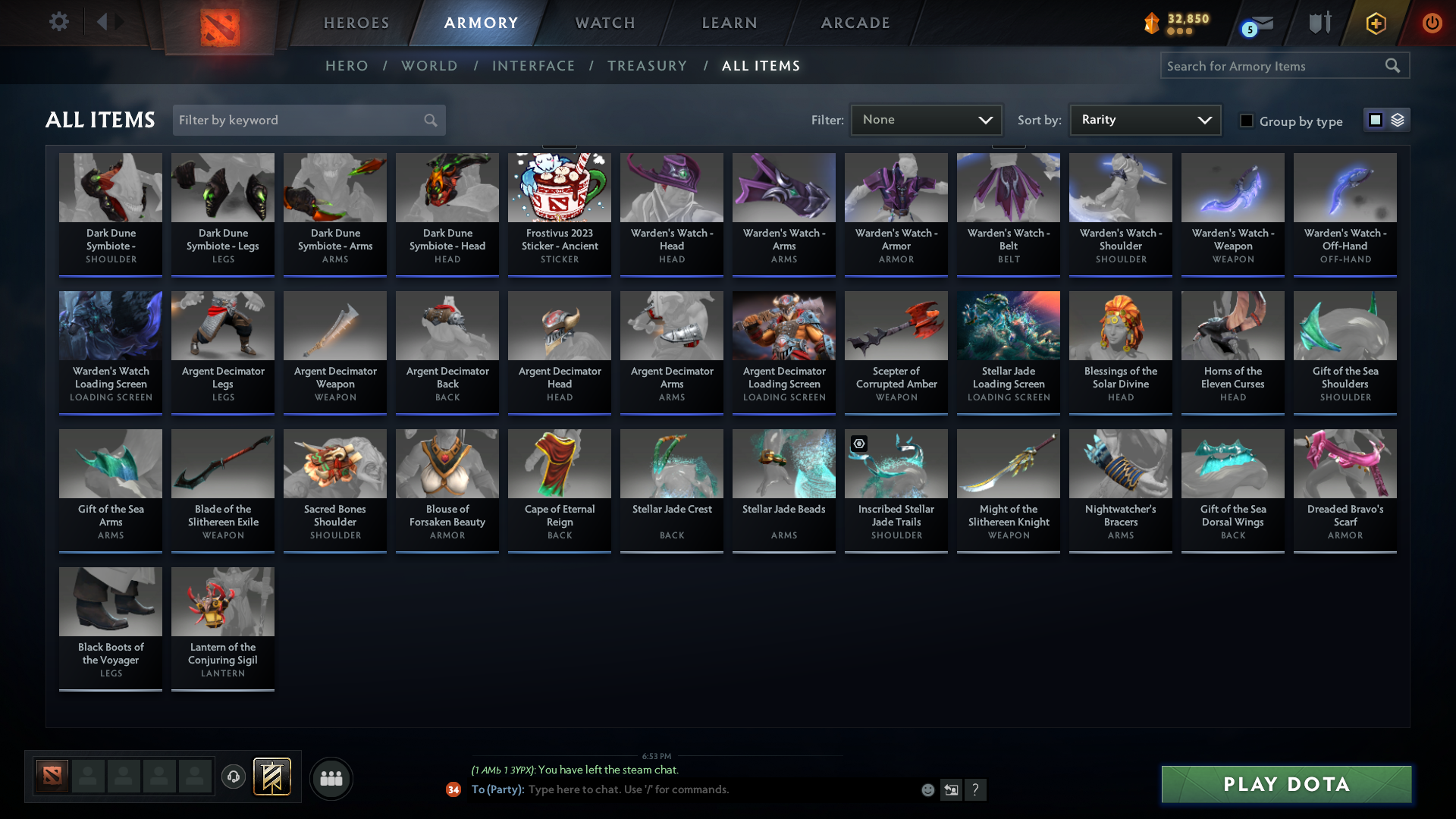
Task: Open the Dota Plus gold hexagon icon
Action: 1376,23
